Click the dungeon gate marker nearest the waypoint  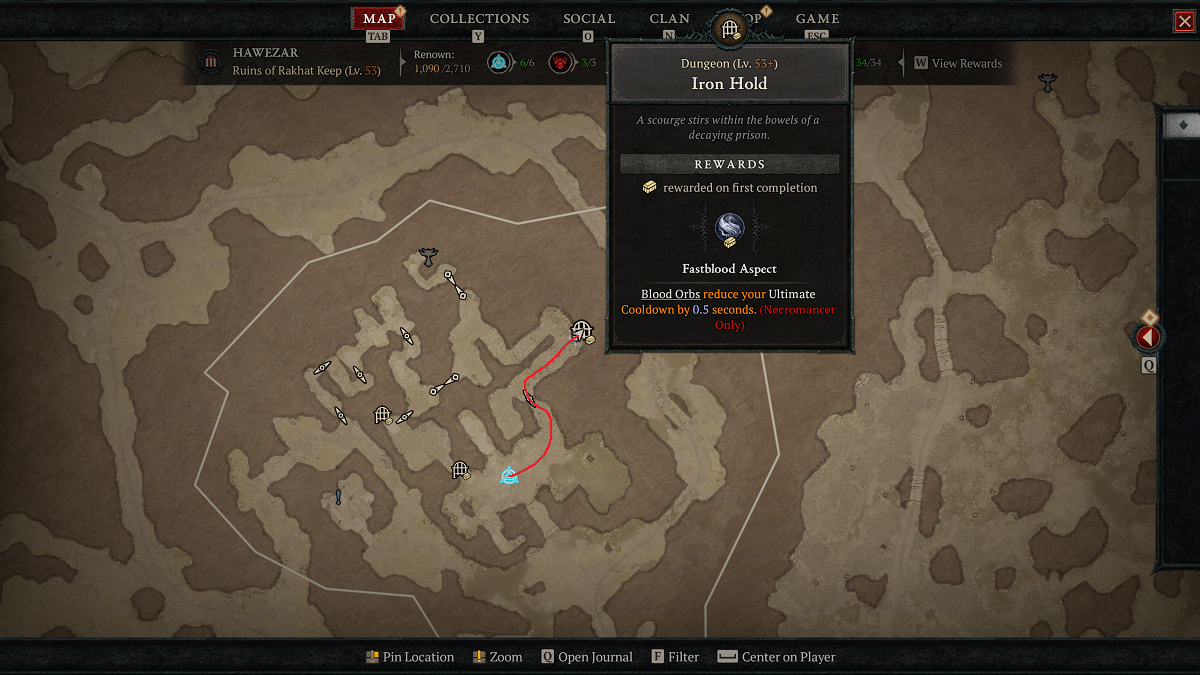point(460,469)
